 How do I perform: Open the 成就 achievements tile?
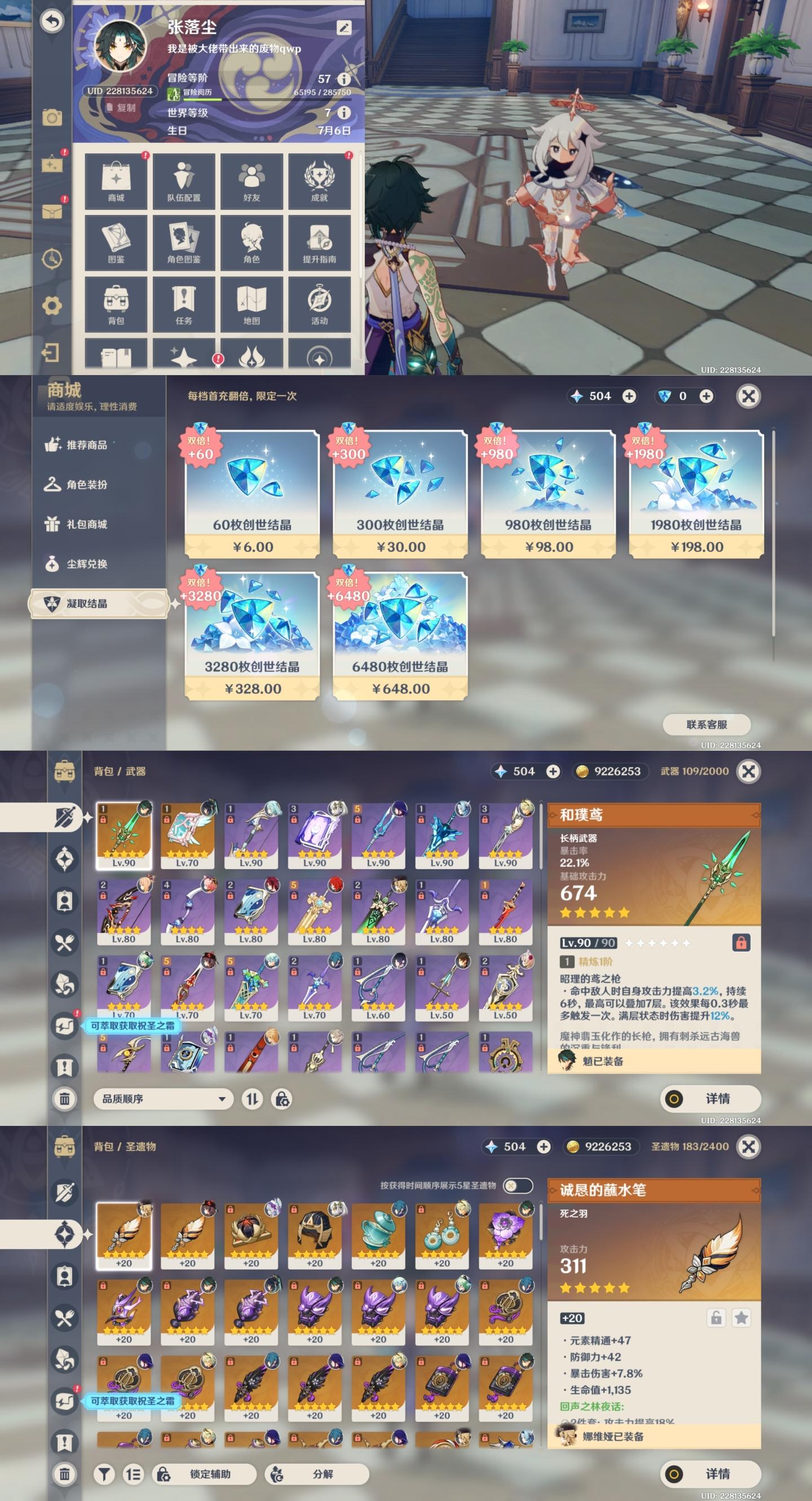319,181
